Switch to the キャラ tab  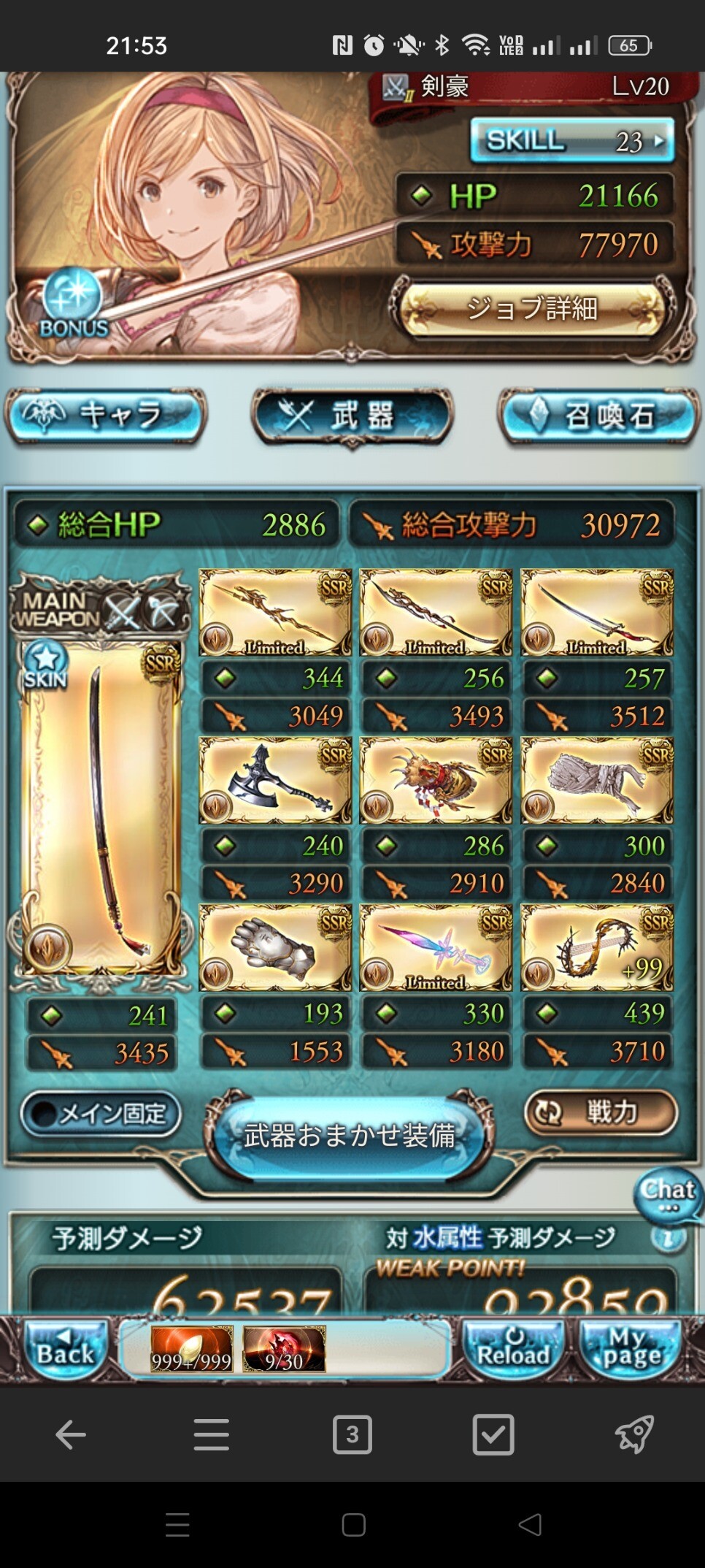[107, 416]
